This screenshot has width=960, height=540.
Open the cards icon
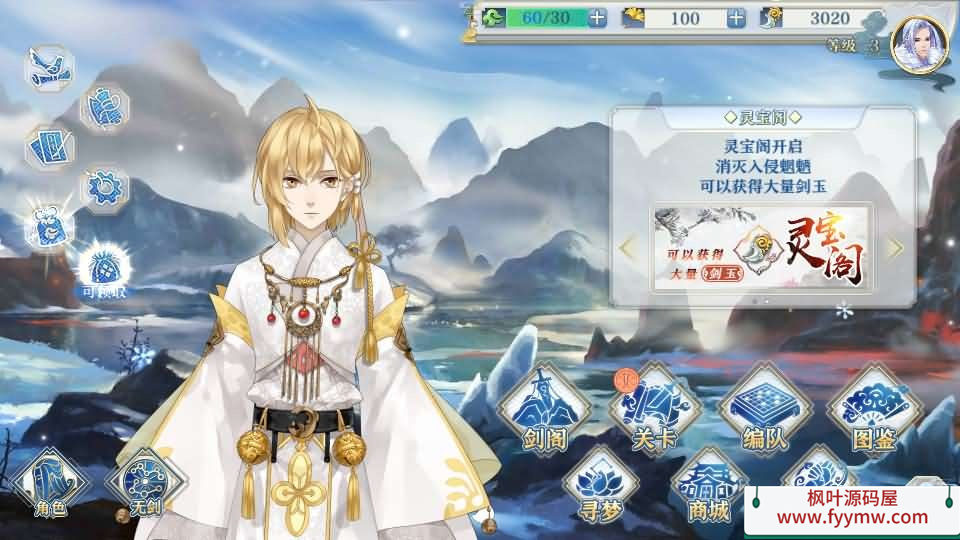48,148
